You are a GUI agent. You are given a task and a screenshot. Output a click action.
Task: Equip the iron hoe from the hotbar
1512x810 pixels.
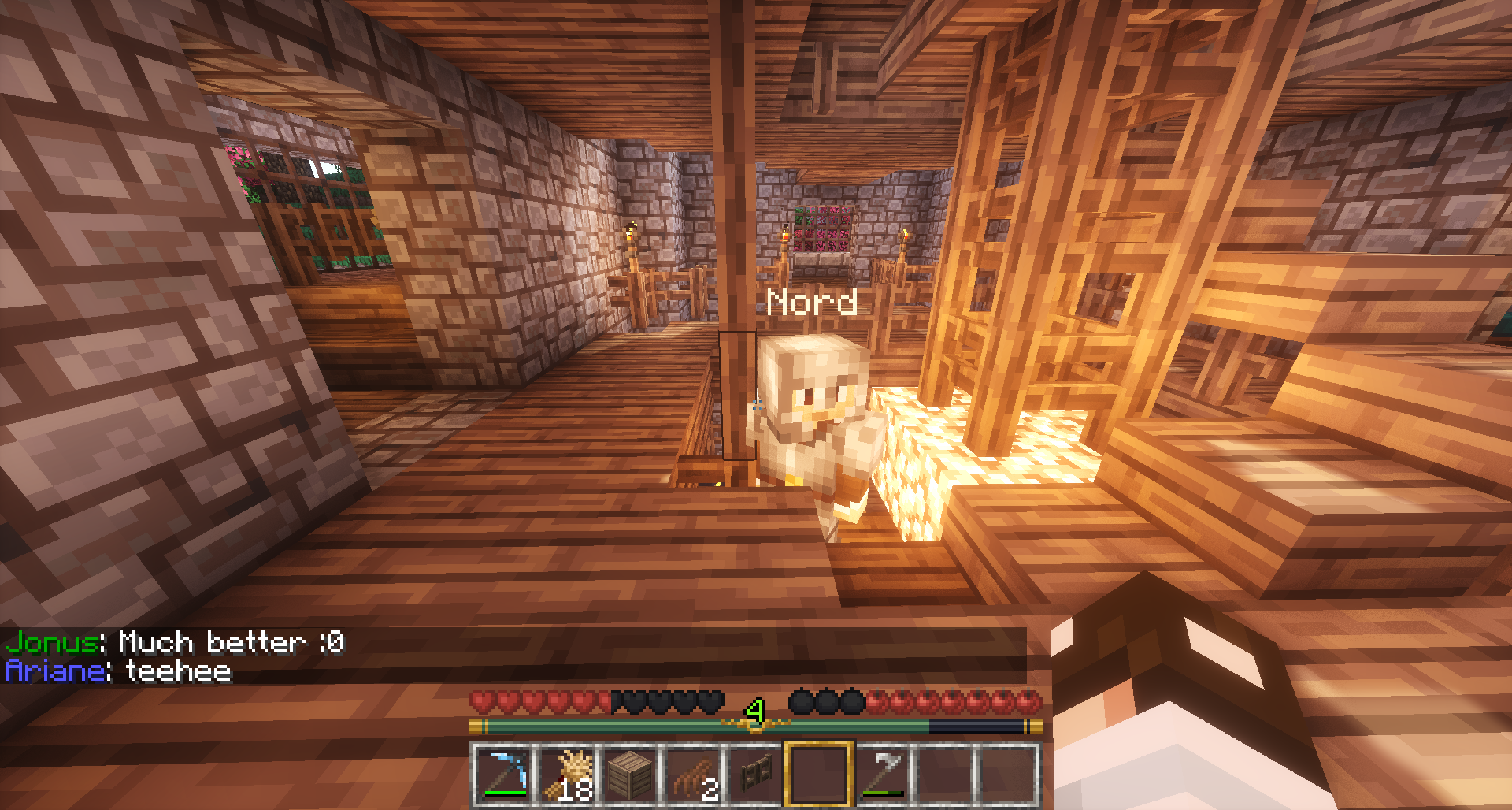point(881,774)
